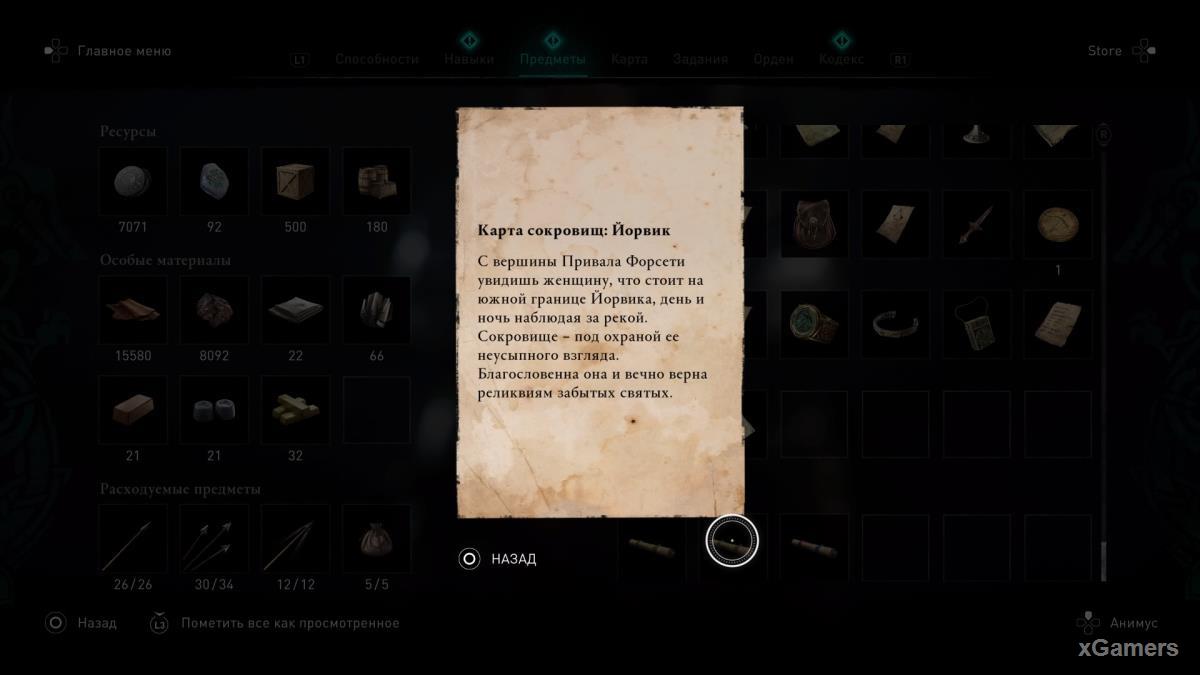
Task: Select the Предметы tab
Action: pos(552,59)
